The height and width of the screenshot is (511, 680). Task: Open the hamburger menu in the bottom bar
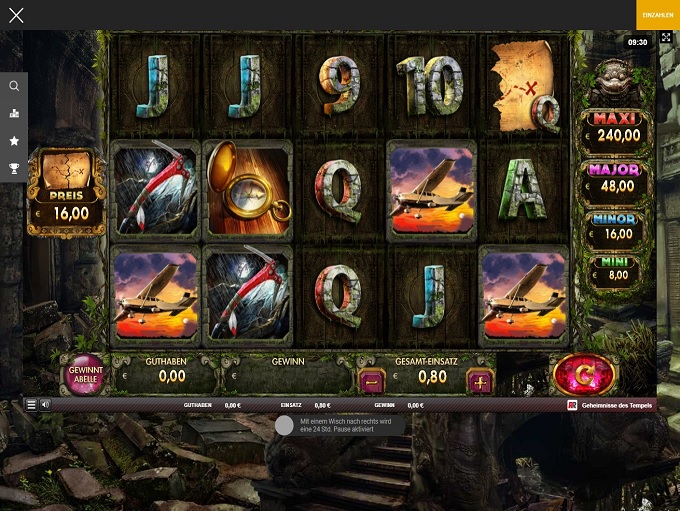(31, 405)
